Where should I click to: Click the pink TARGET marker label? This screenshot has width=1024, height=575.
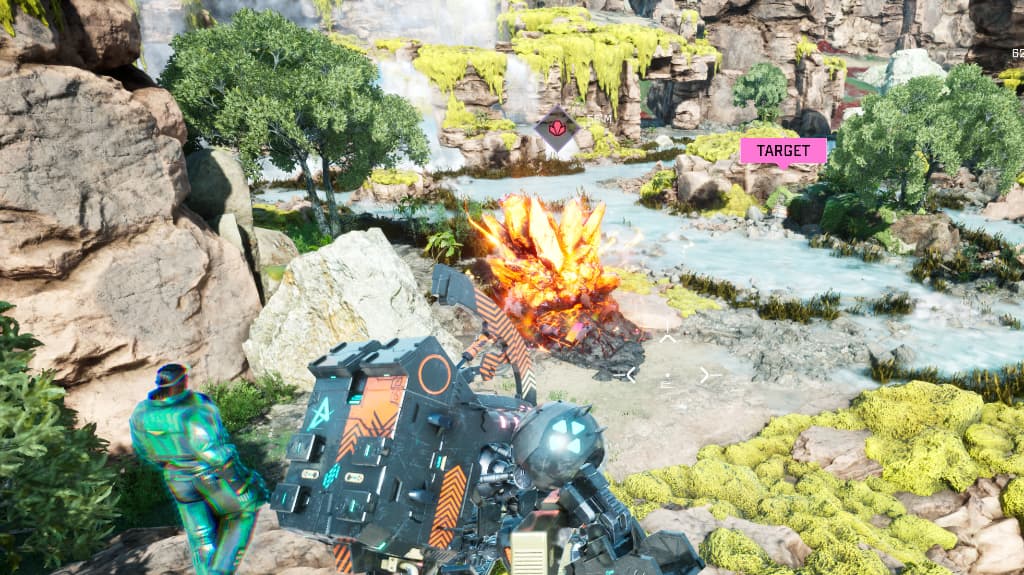783,151
